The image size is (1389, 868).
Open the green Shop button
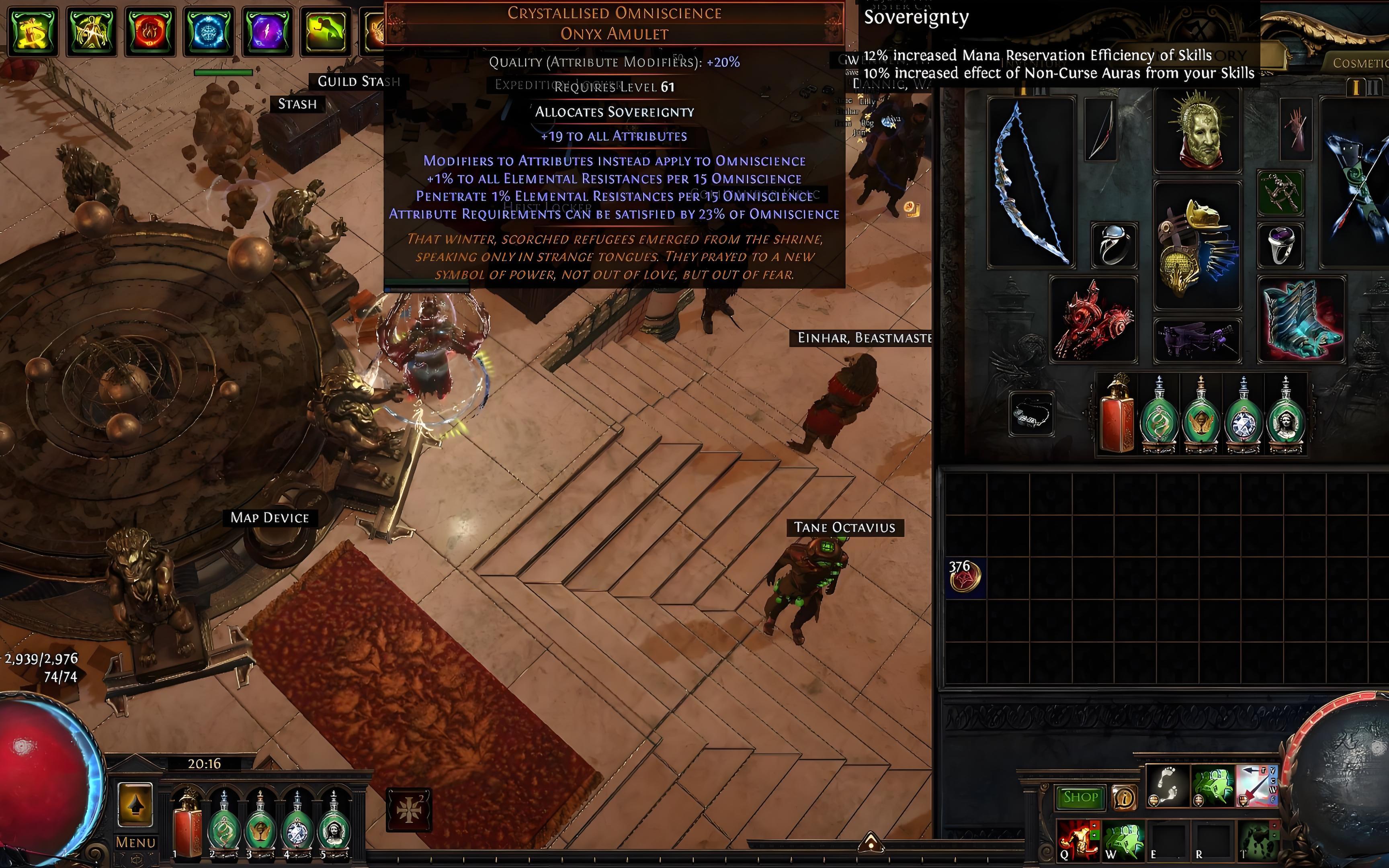(x=1080, y=797)
